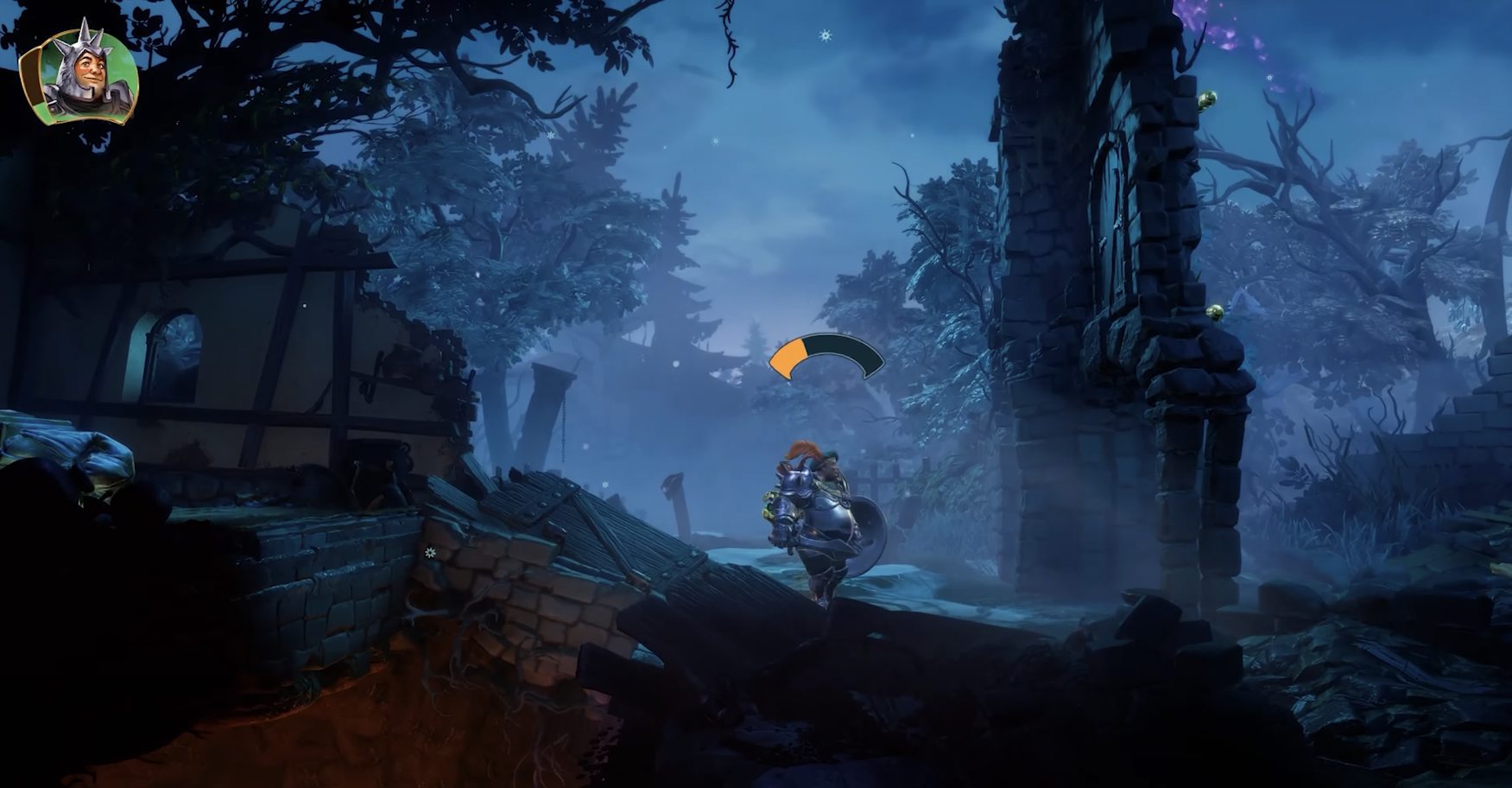The width and height of the screenshot is (1512, 788).
Task: Click the sparkle drifting in the upper sky
Action: point(826,35)
